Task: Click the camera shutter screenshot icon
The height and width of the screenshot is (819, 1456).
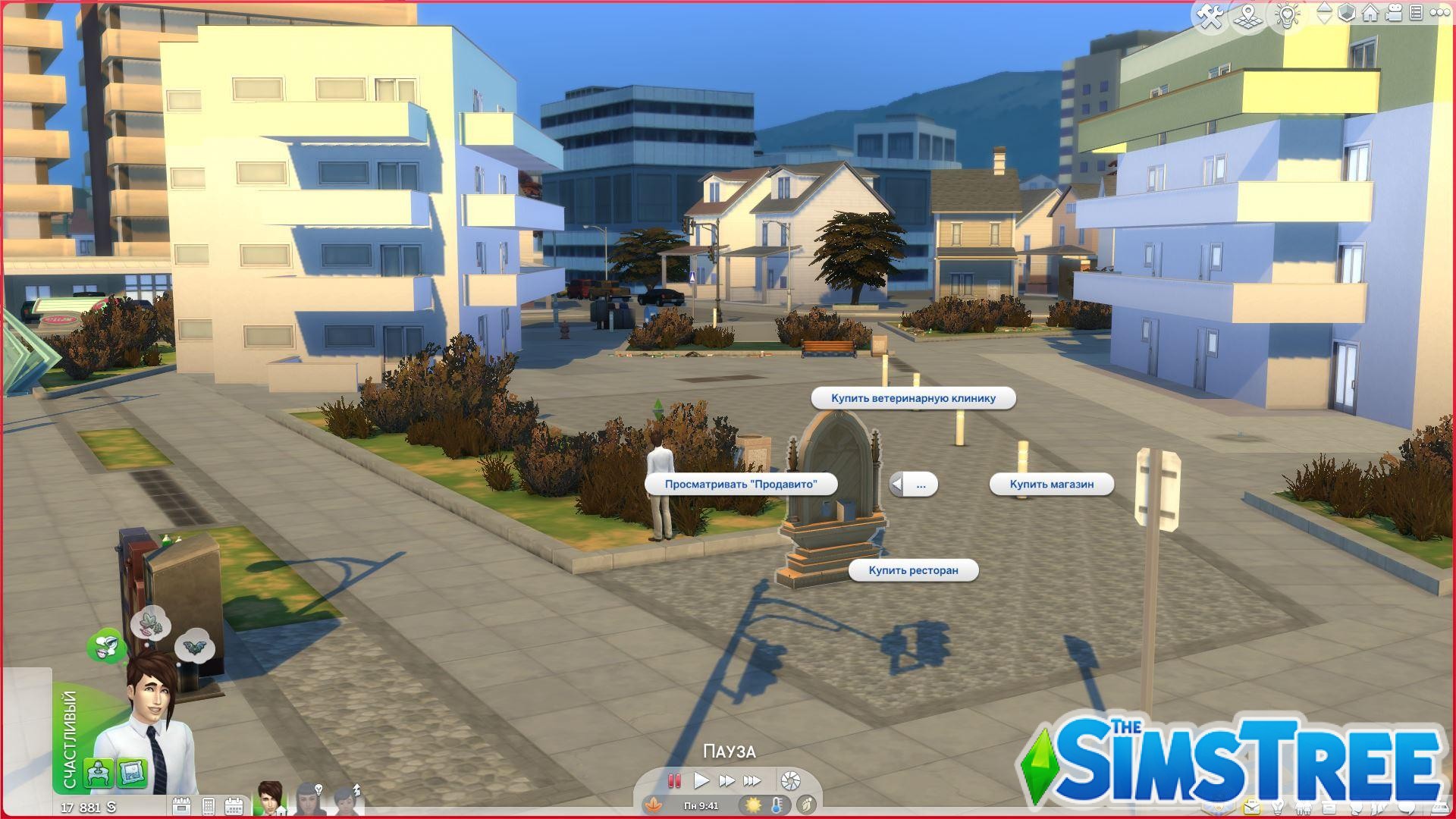Action: click(x=790, y=780)
